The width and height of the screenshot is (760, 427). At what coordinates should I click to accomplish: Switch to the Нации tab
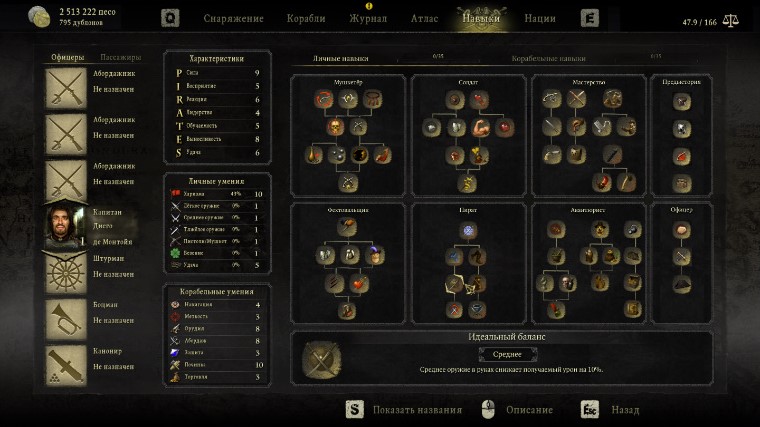click(x=540, y=18)
